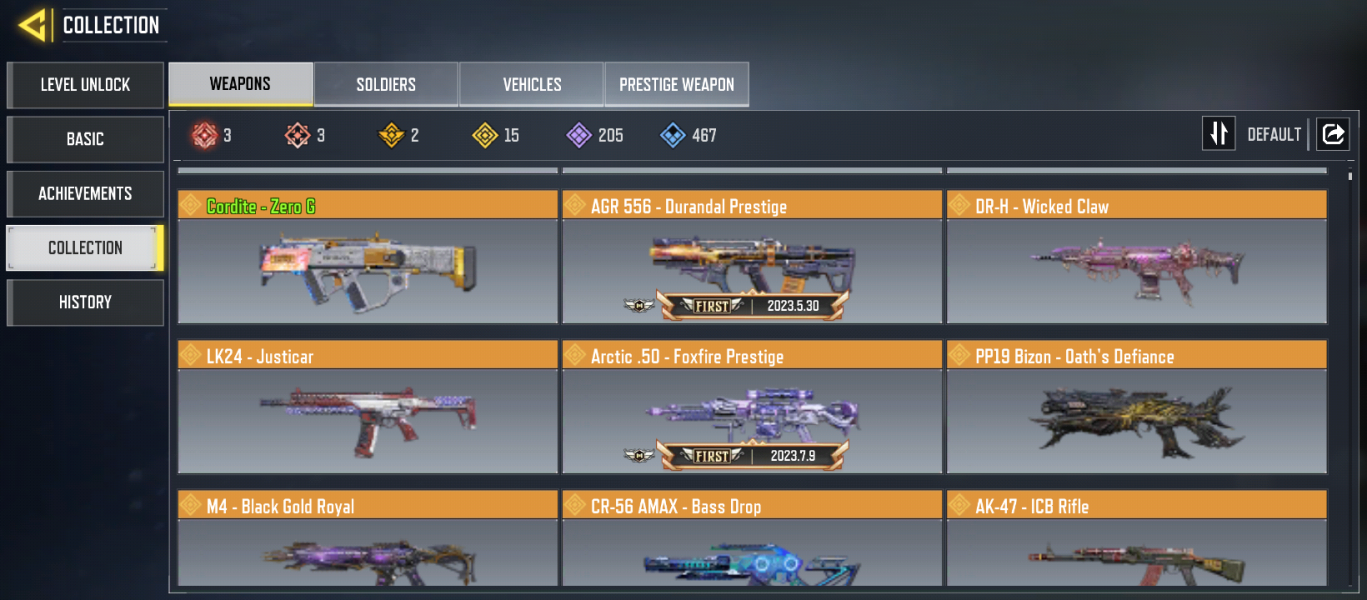Select the LK24 - Justicar weapon
Image resolution: width=1367 pixels, height=600 pixels.
[367, 407]
